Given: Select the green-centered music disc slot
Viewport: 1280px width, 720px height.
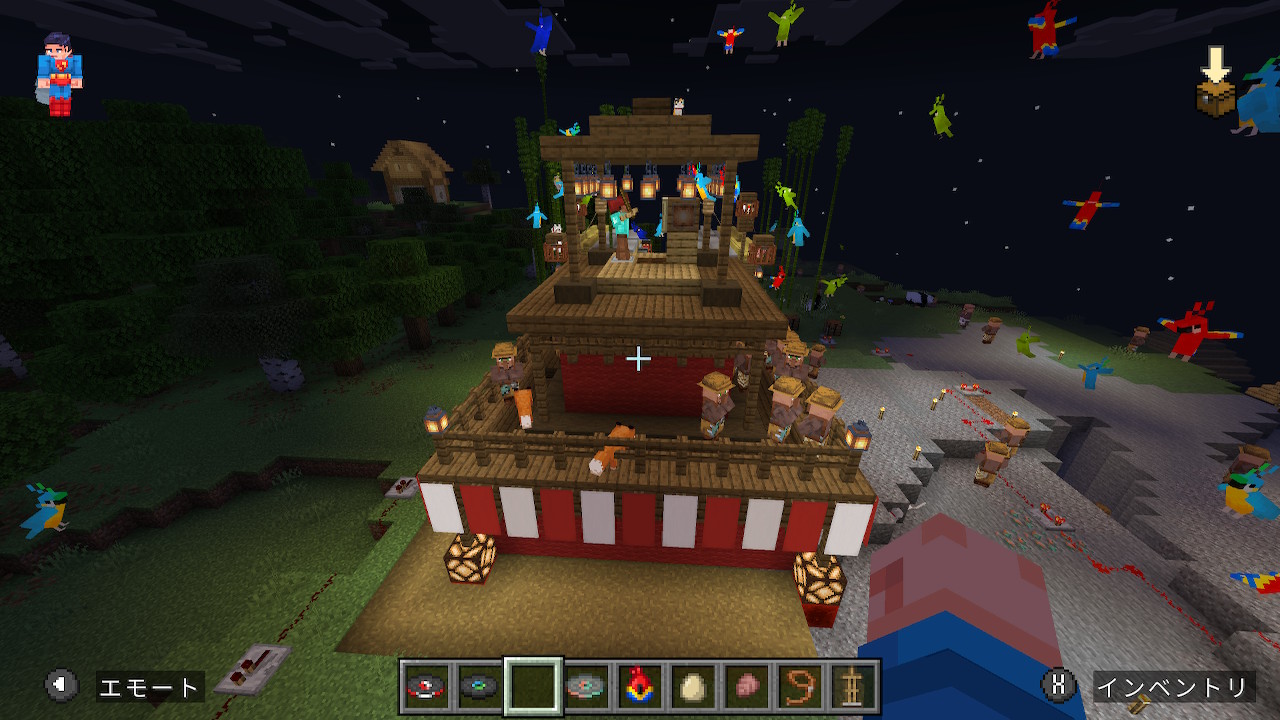Looking at the screenshot, I should pyautogui.click(x=479, y=687).
